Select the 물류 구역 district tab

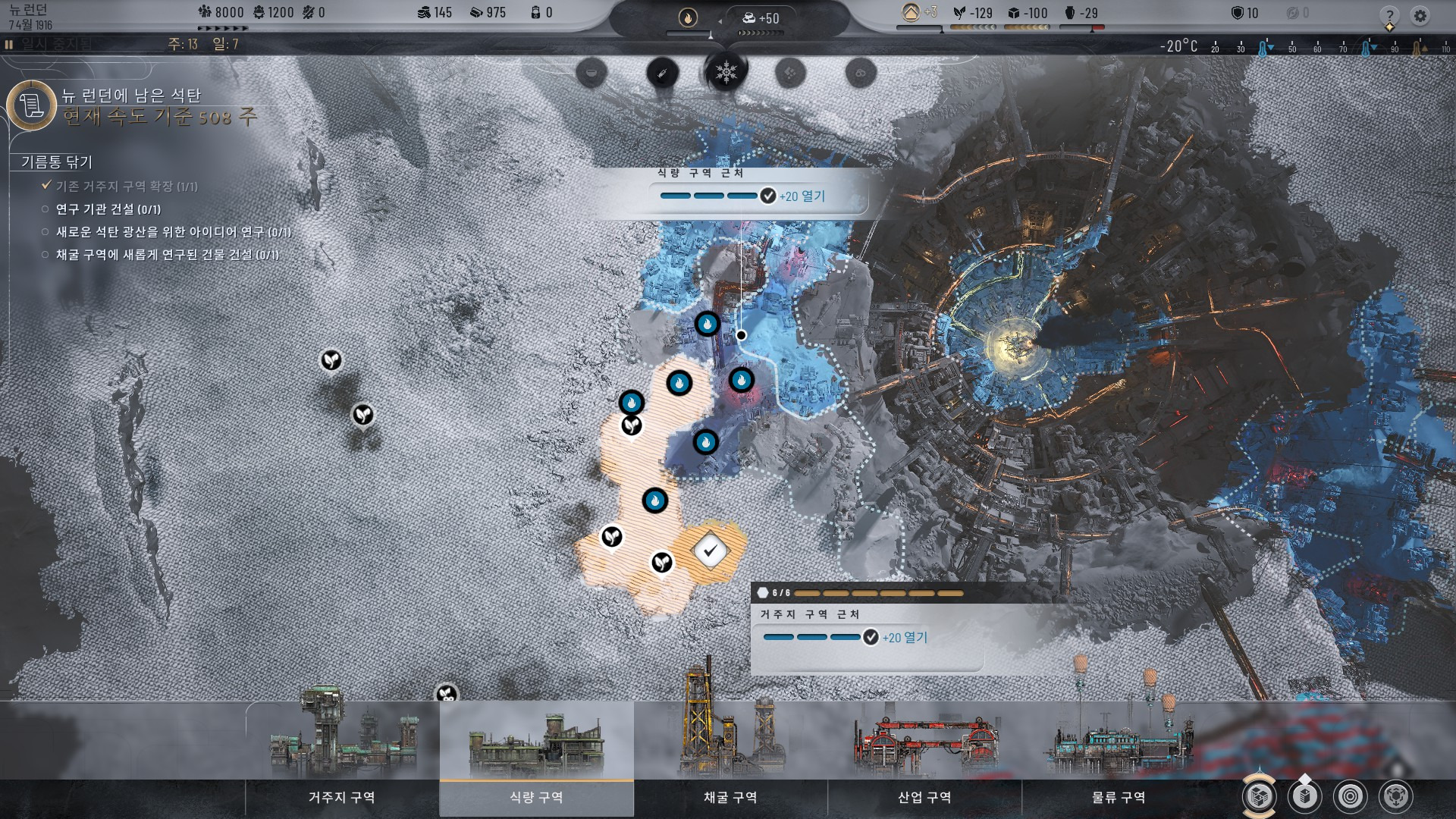pos(1119,797)
